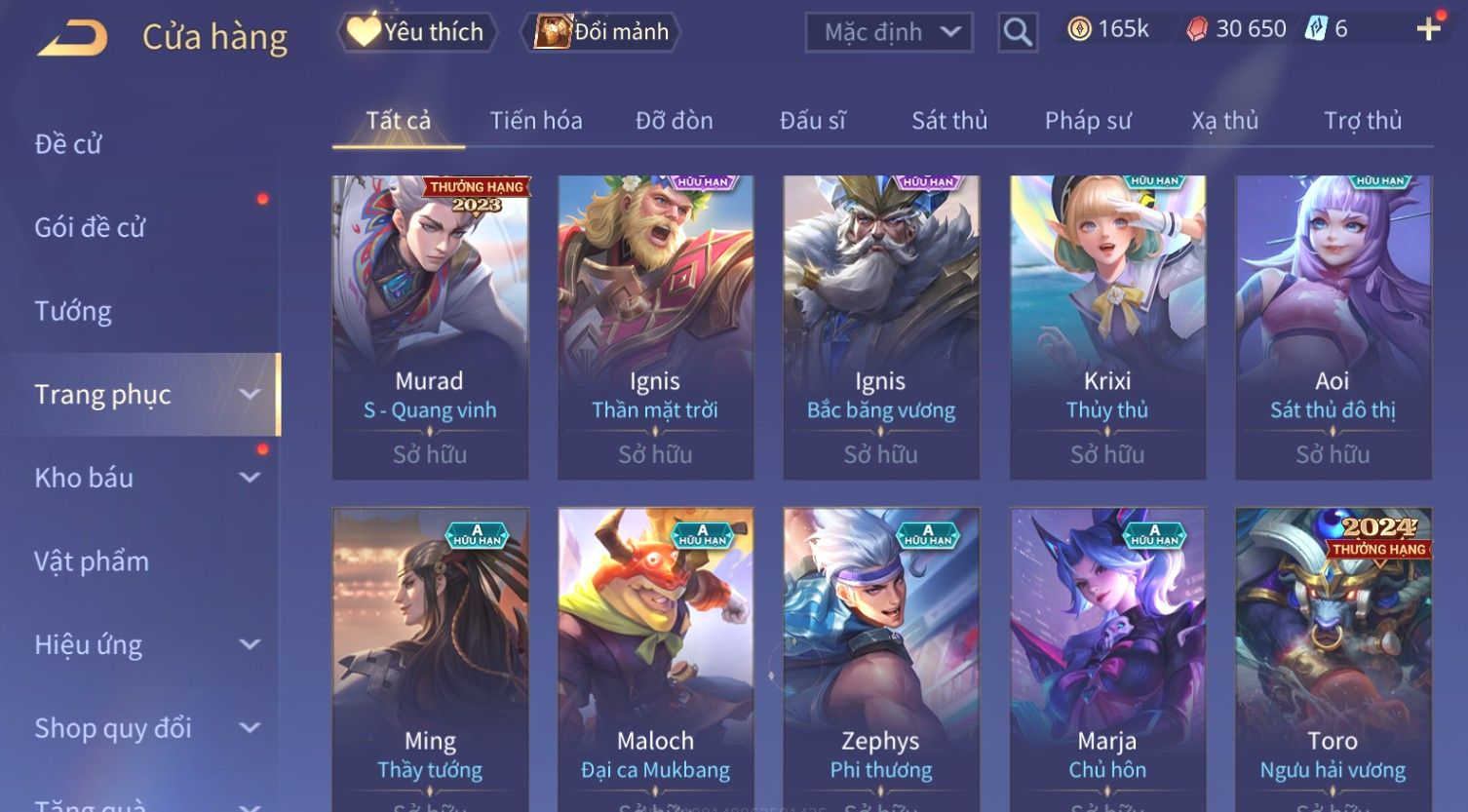Choose the Krixi Thủy thủ skin card

tap(1107, 328)
